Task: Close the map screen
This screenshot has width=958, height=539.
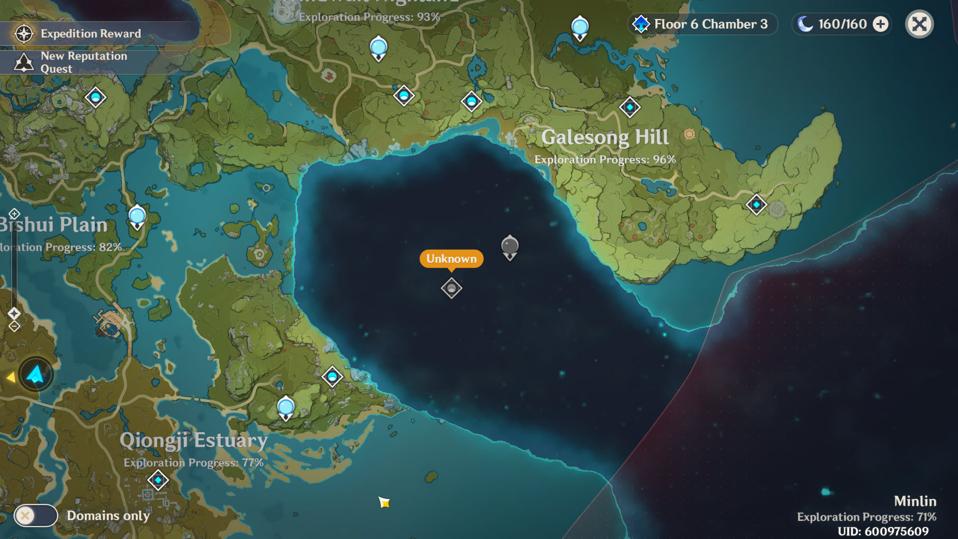Action: pyautogui.click(x=919, y=24)
